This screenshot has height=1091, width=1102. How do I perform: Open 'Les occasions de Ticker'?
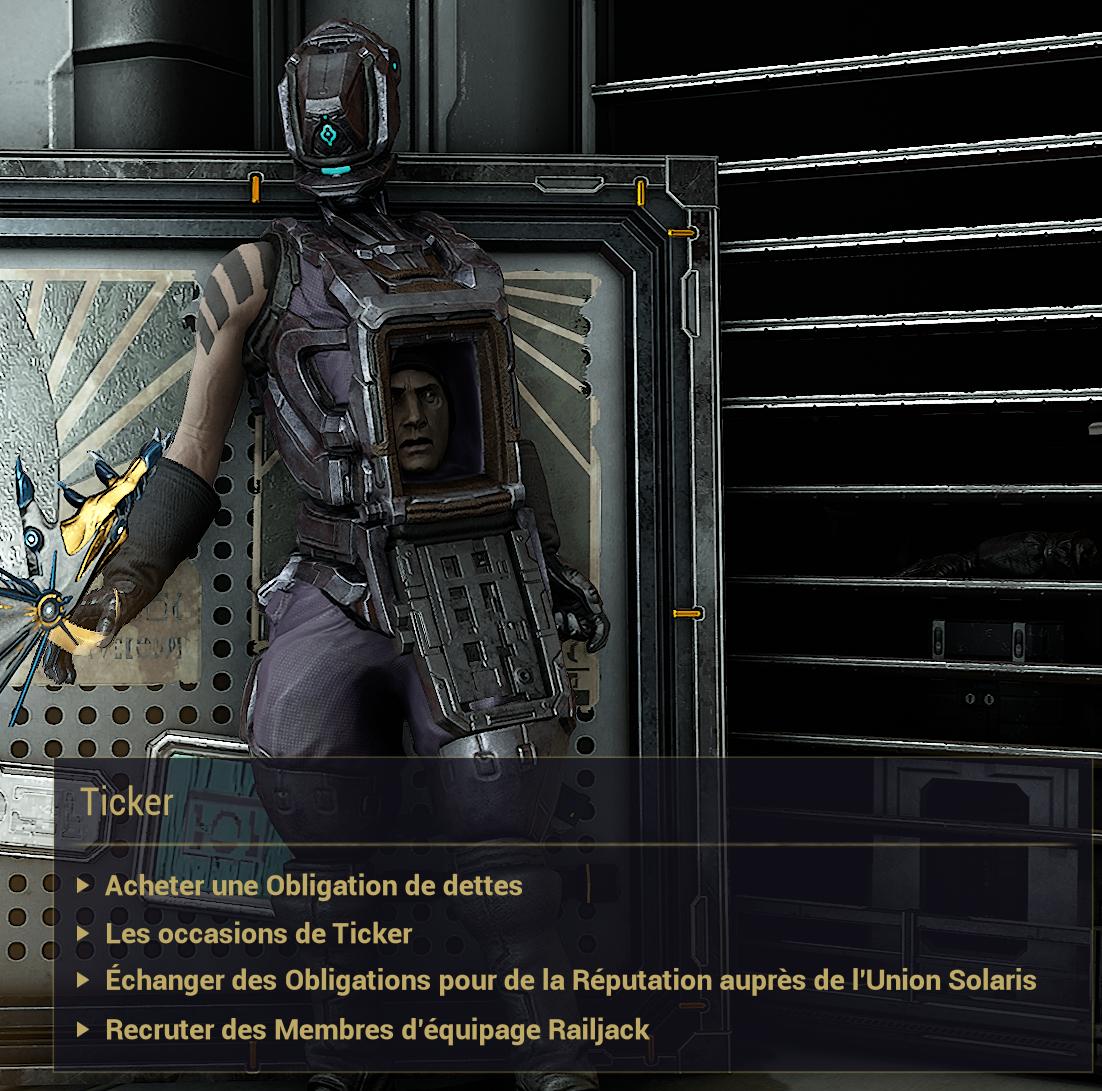(x=258, y=934)
